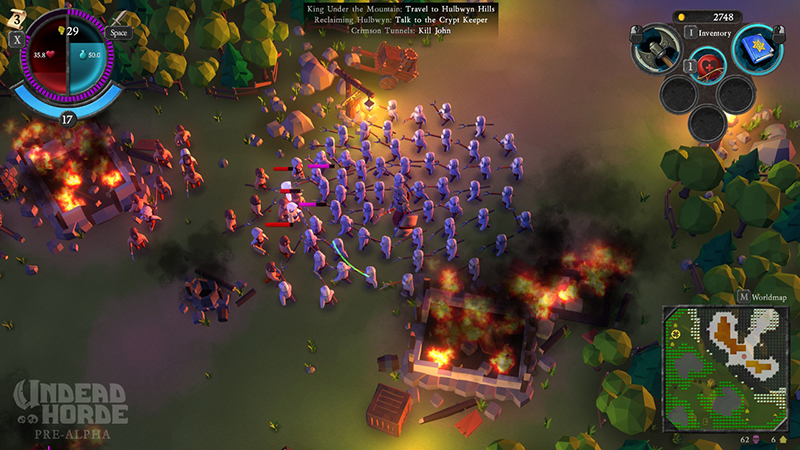Open the Inventory
The height and width of the screenshot is (450, 800).
(708, 33)
